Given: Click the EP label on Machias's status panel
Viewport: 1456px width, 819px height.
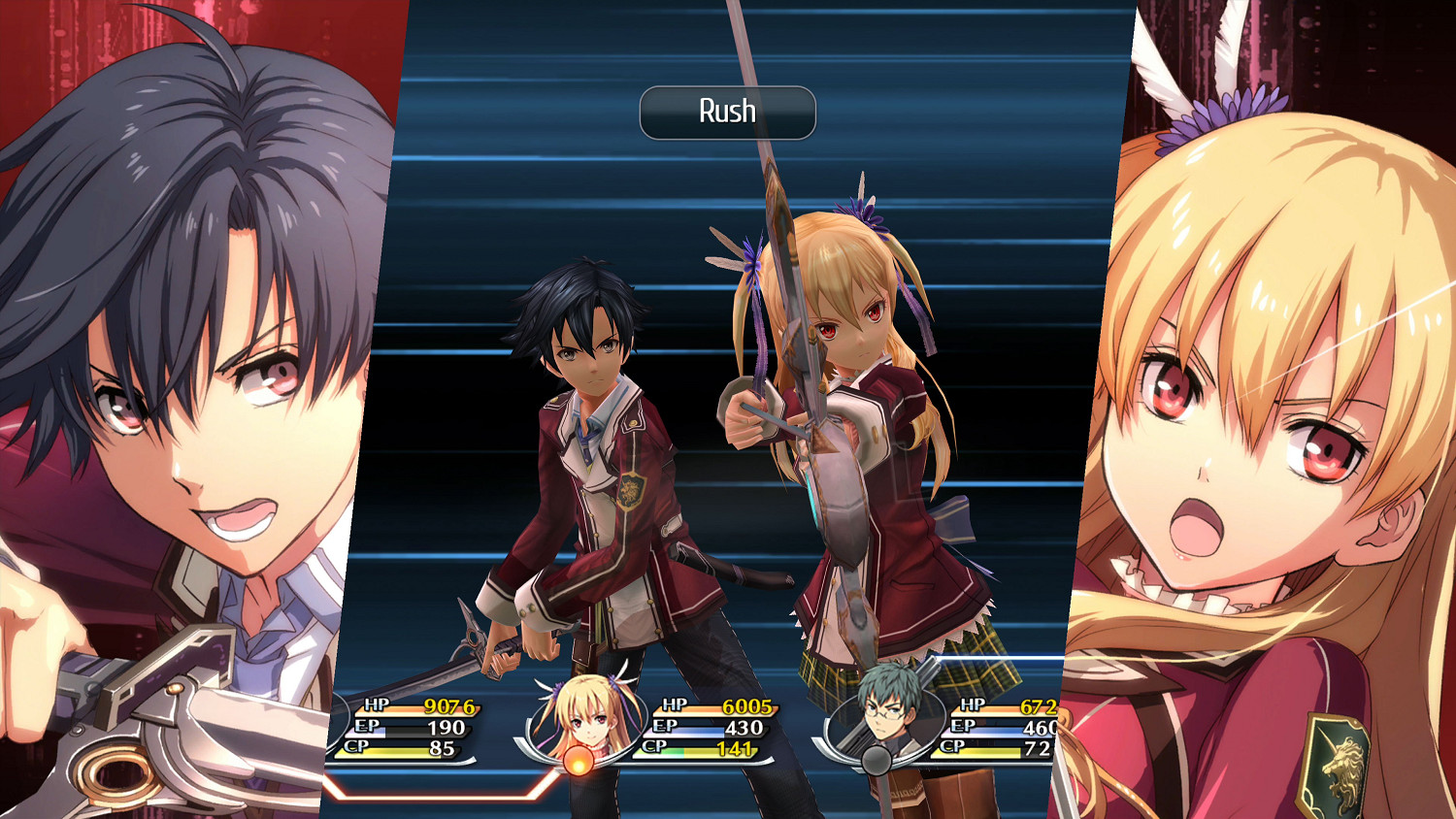Looking at the screenshot, I should pos(965,728).
